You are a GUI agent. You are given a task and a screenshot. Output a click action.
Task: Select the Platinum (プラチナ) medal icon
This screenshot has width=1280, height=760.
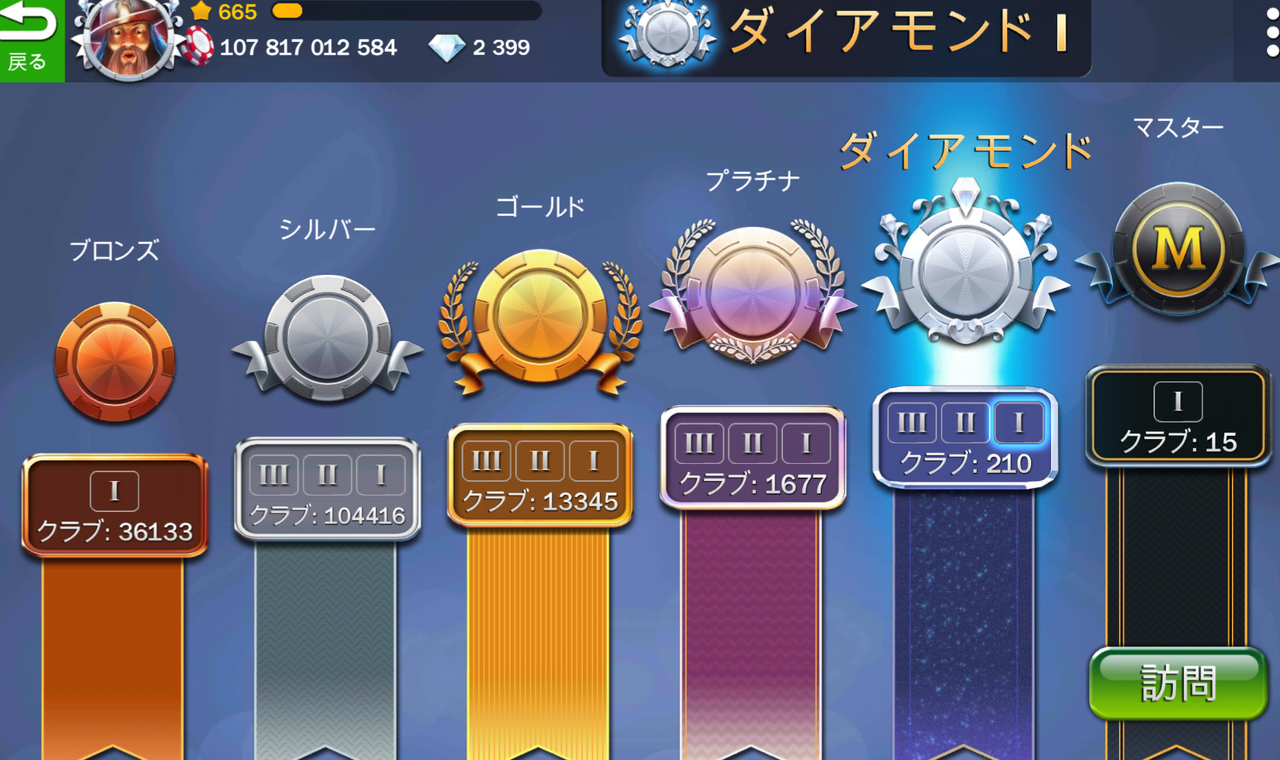[752, 295]
